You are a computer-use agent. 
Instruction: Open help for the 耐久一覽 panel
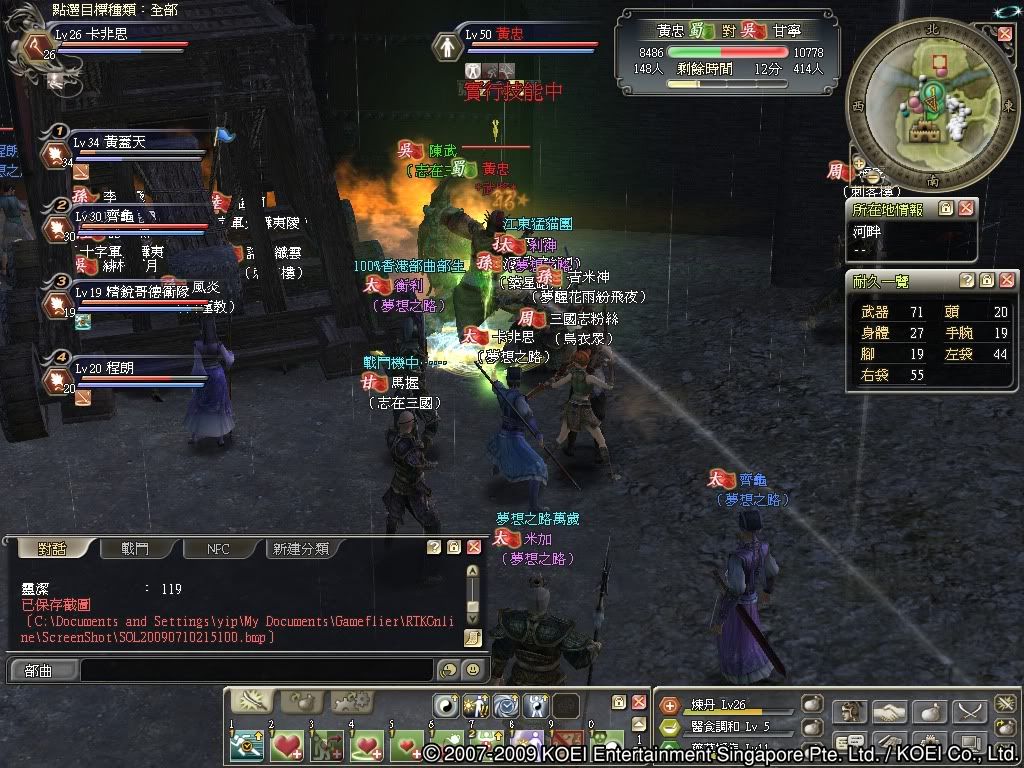(x=966, y=281)
